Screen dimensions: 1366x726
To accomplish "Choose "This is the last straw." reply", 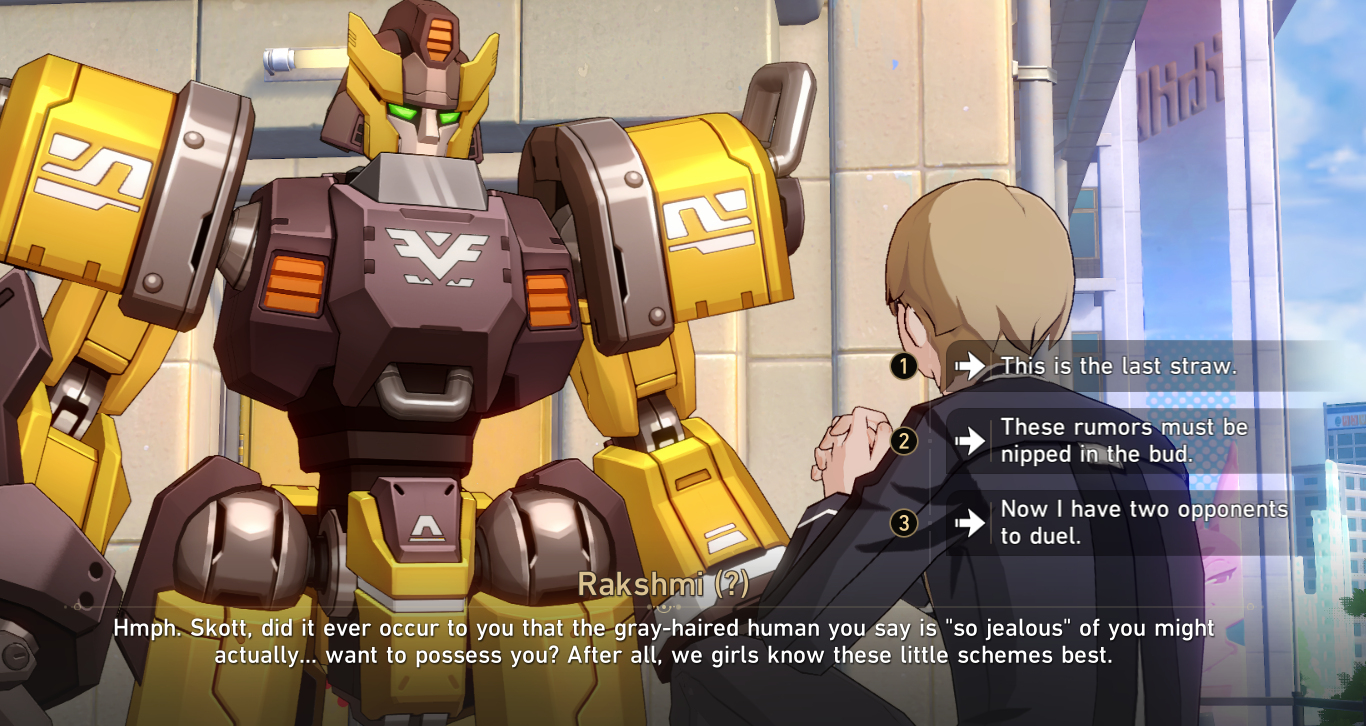I will tap(1118, 366).
